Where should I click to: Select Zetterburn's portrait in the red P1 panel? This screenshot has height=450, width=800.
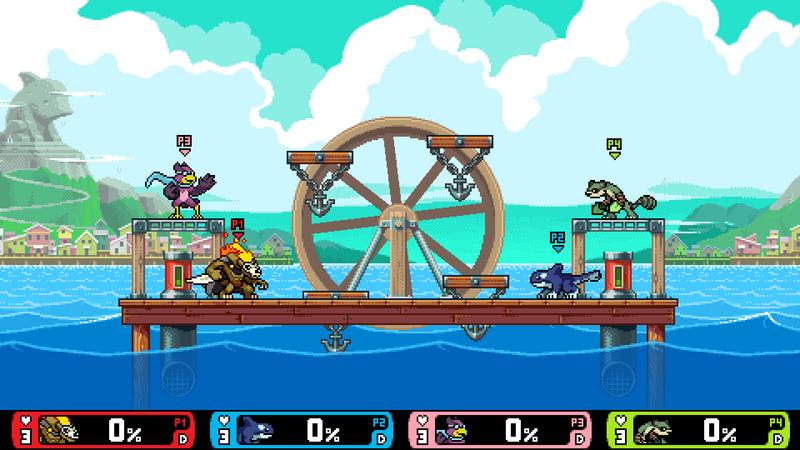point(57,430)
